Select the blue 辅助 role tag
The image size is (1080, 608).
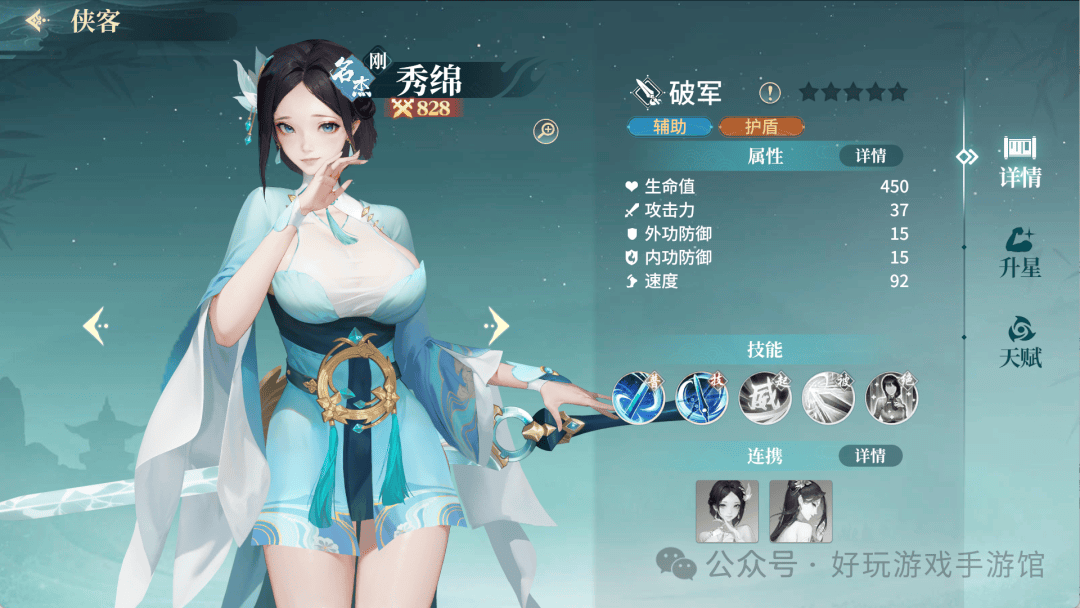click(x=669, y=127)
